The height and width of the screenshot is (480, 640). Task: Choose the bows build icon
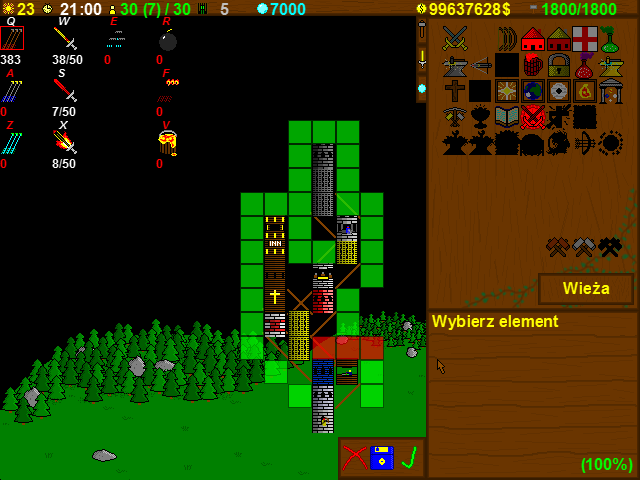[x=507, y=39]
